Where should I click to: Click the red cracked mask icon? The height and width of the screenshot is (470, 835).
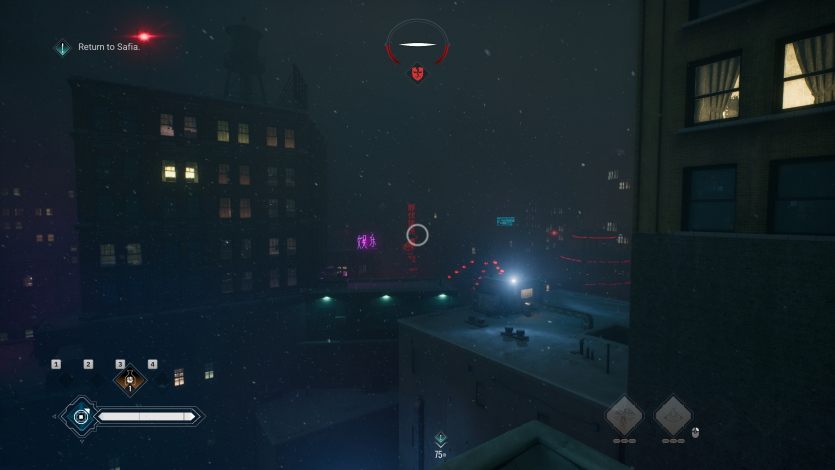coord(417,73)
